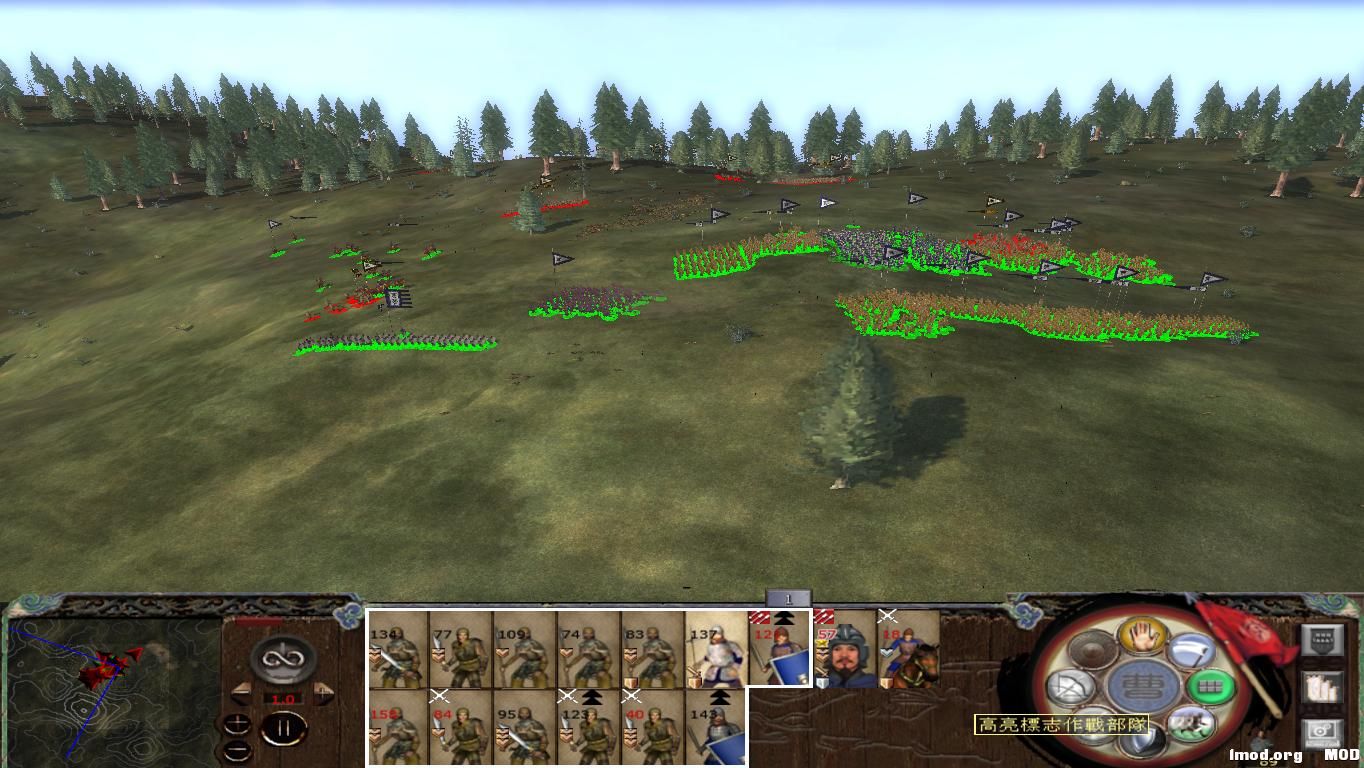
Task: Open the camera options icon on the right panel
Action: point(1323,729)
